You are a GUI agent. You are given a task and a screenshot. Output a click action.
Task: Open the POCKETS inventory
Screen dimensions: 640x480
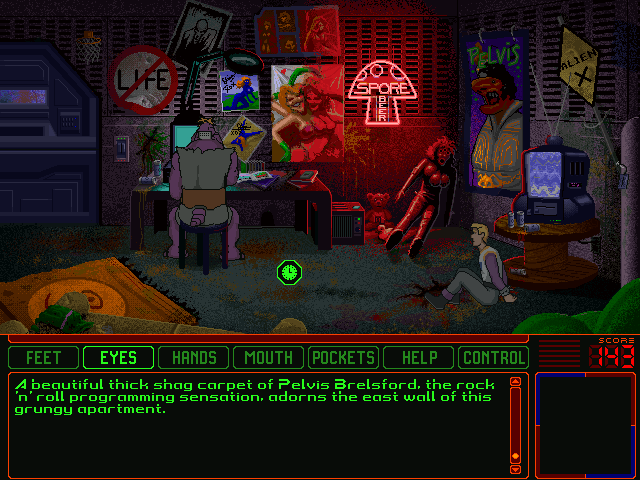coord(343,357)
